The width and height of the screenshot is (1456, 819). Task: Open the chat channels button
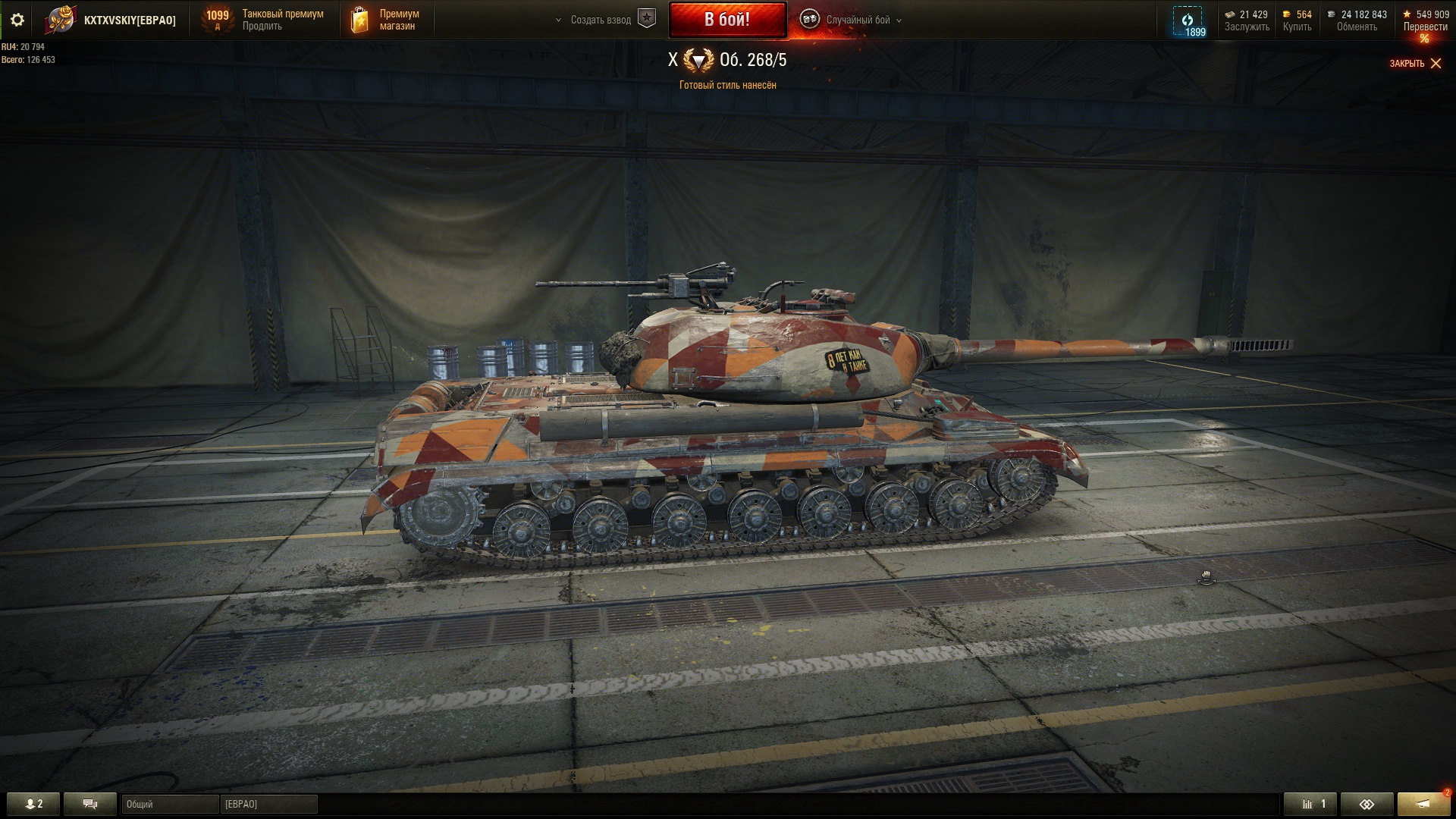click(x=90, y=804)
